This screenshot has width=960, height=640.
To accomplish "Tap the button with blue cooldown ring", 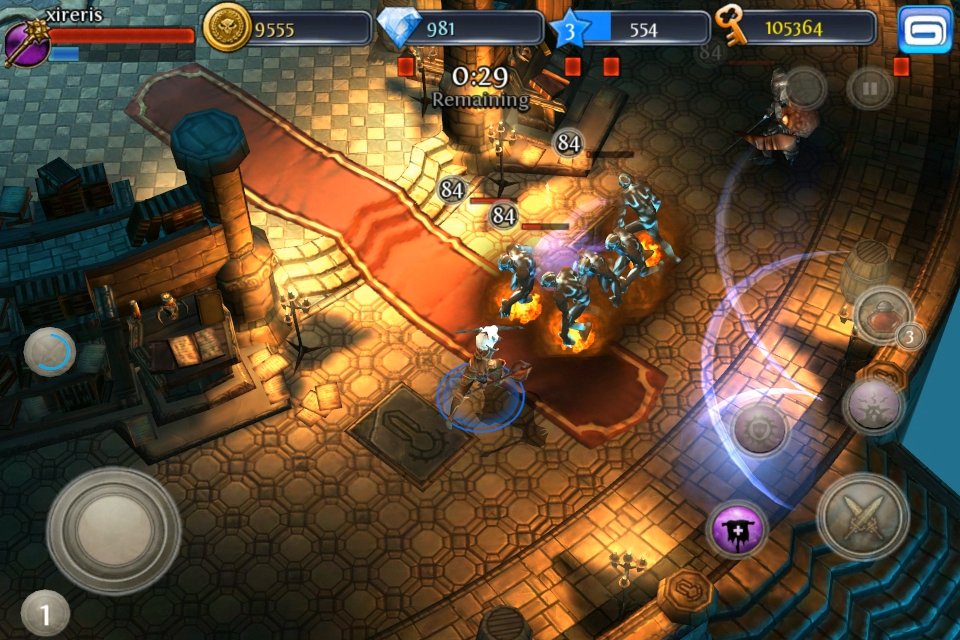I will [49, 351].
